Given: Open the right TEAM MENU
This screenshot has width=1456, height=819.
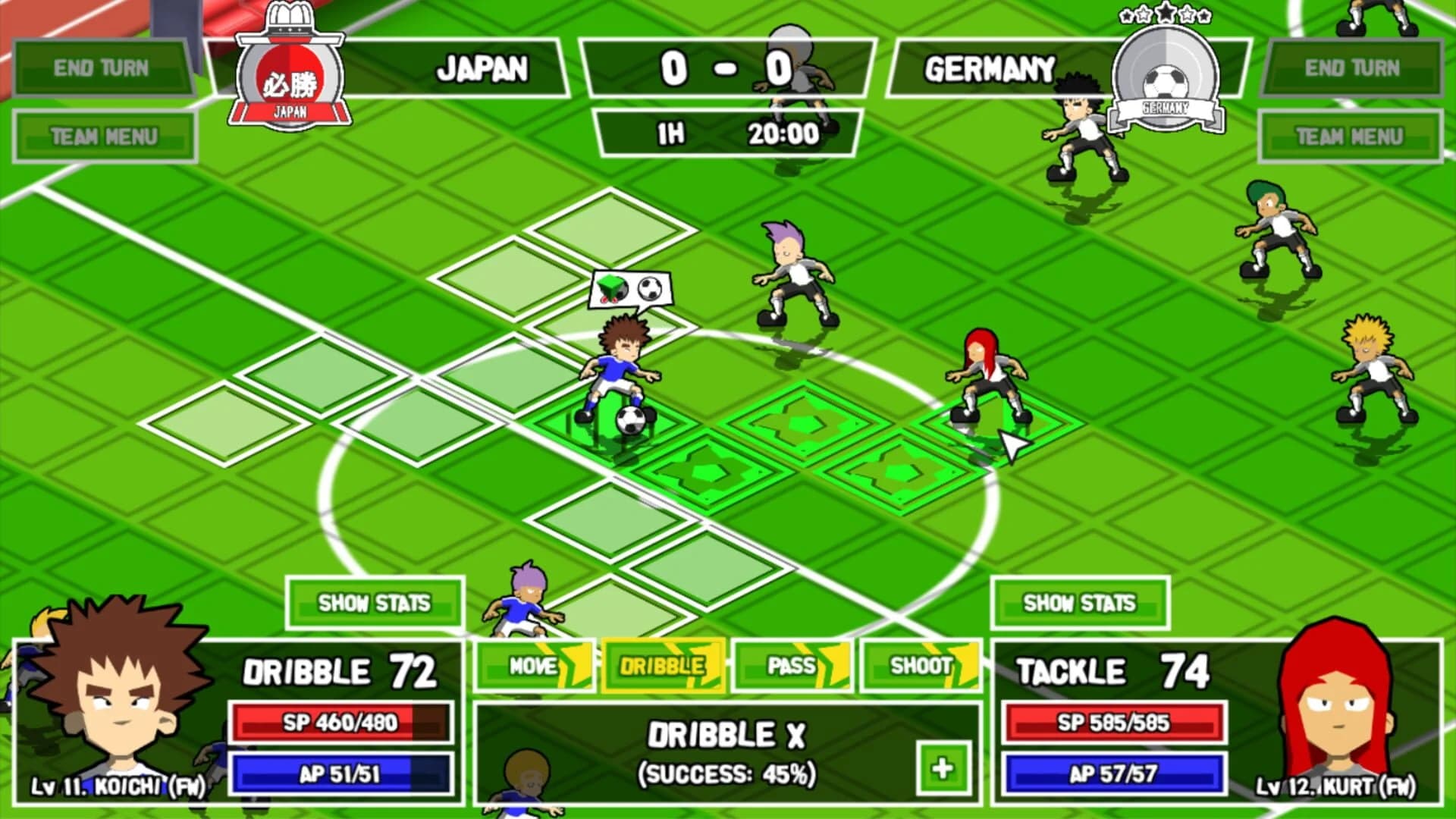Looking at the screenshot, I should tap(1351, 136).
